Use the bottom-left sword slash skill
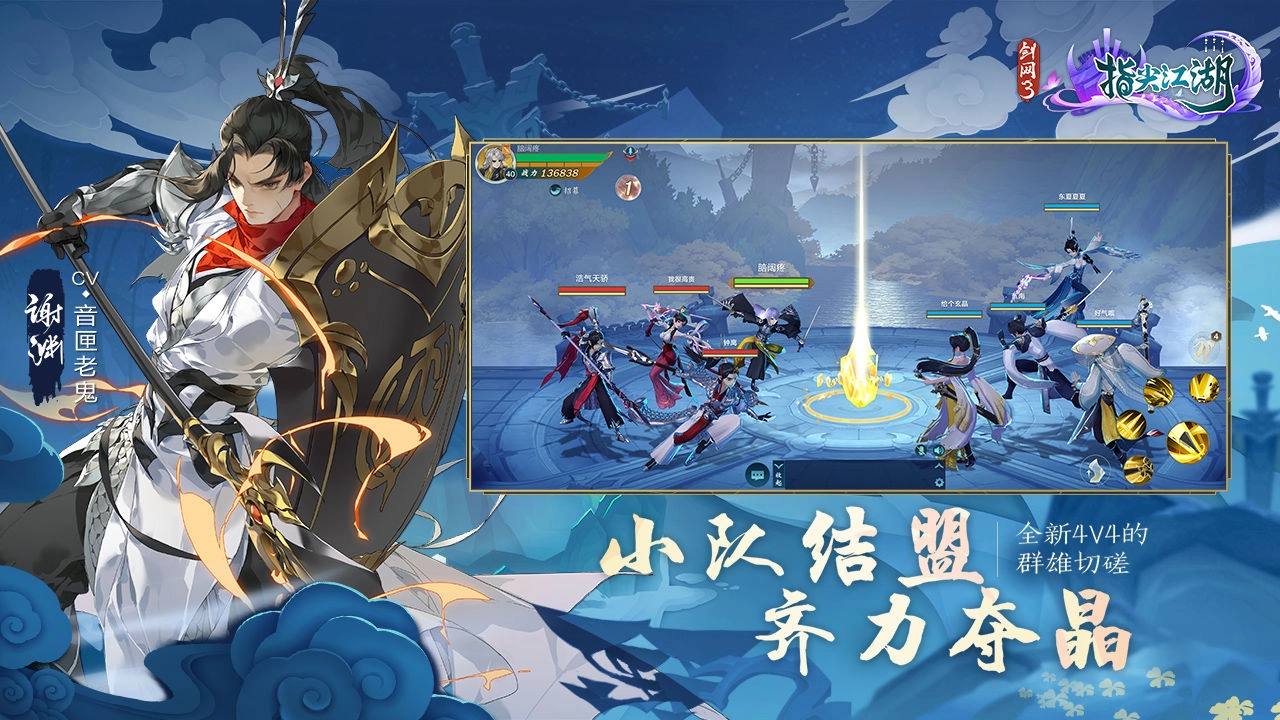 tap(1139, 469)
